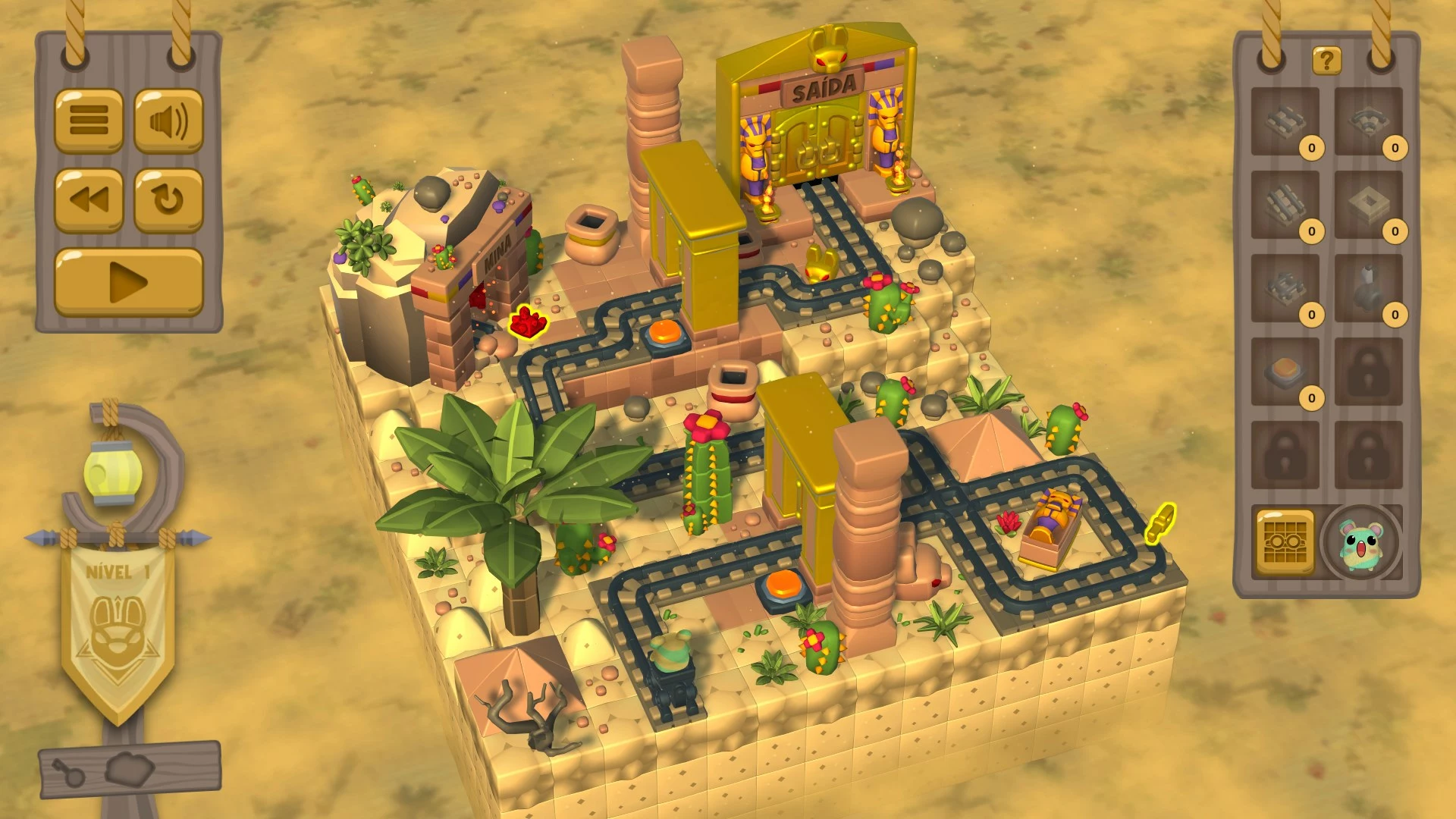
Task: Choose the curved track piece slot
Action: point(1368,121)
